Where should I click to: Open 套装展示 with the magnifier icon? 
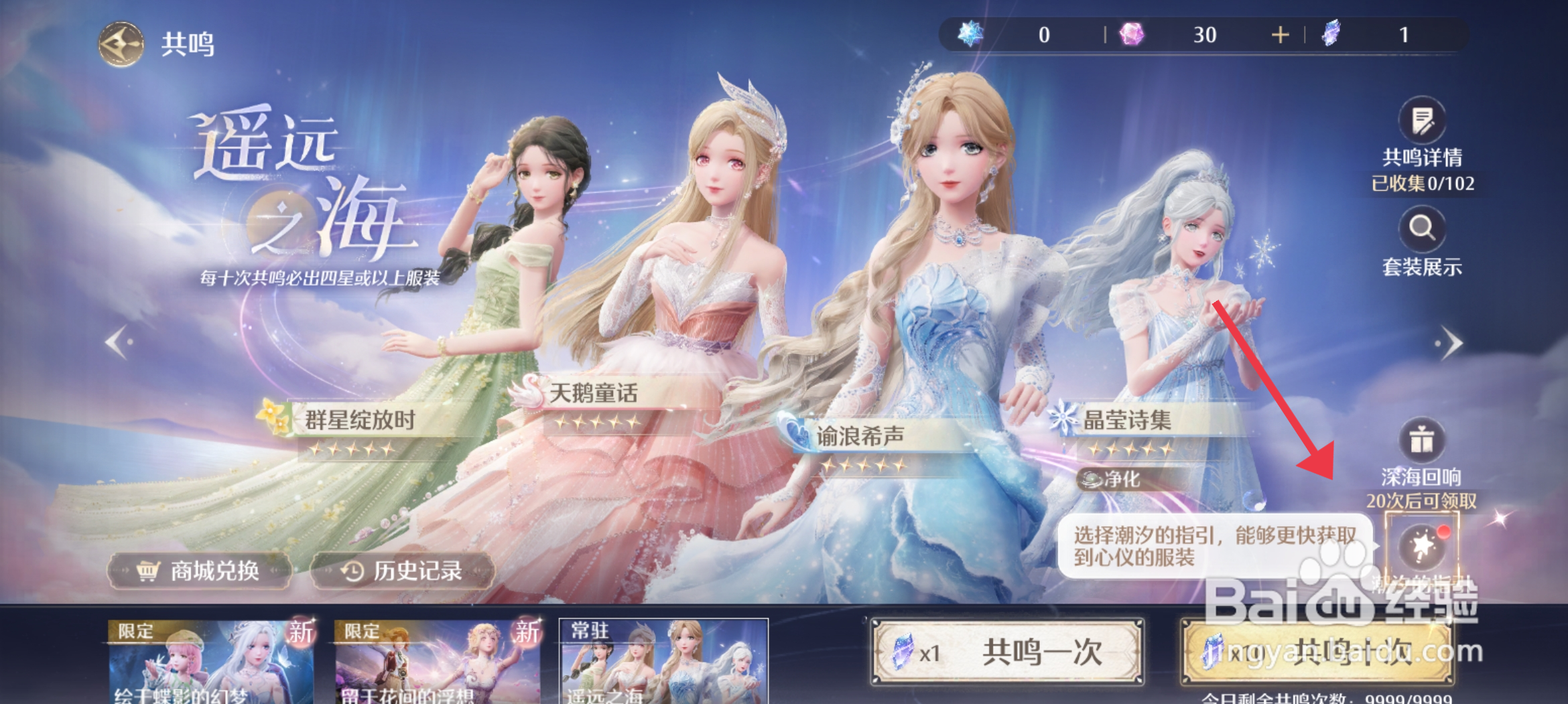(1422, 228)
